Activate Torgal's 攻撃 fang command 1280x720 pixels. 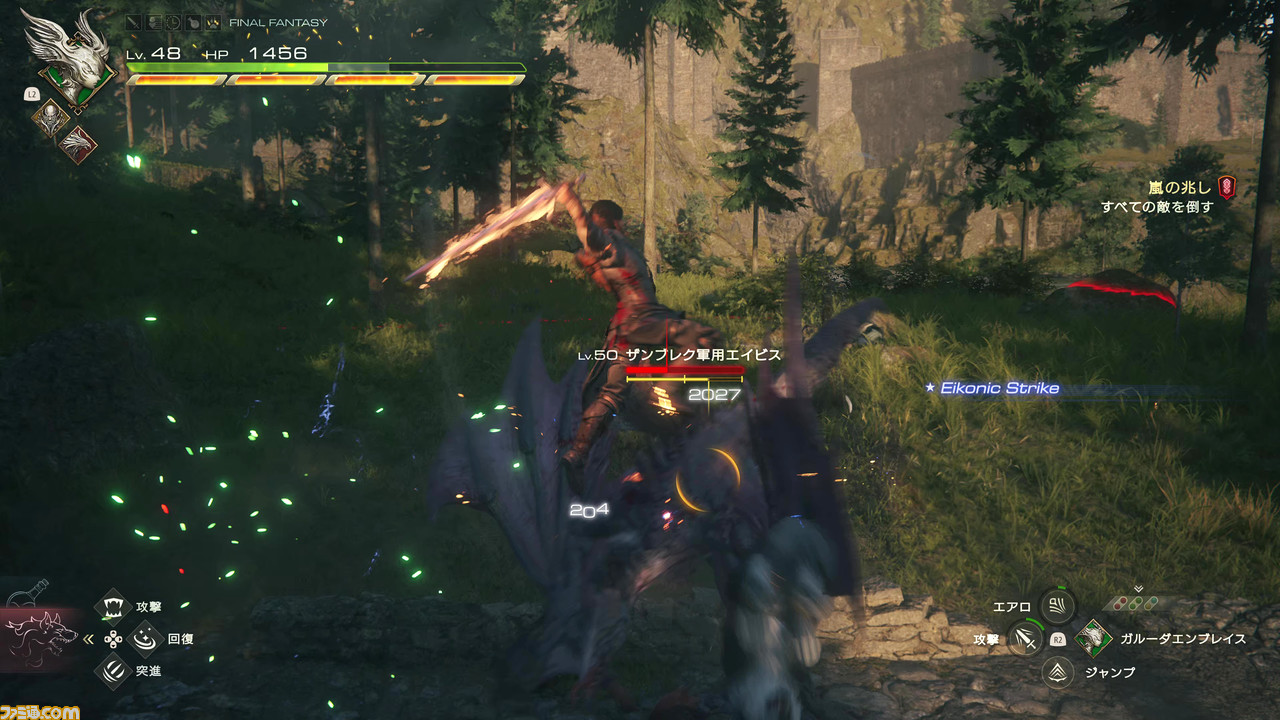[x=113, y=606]
